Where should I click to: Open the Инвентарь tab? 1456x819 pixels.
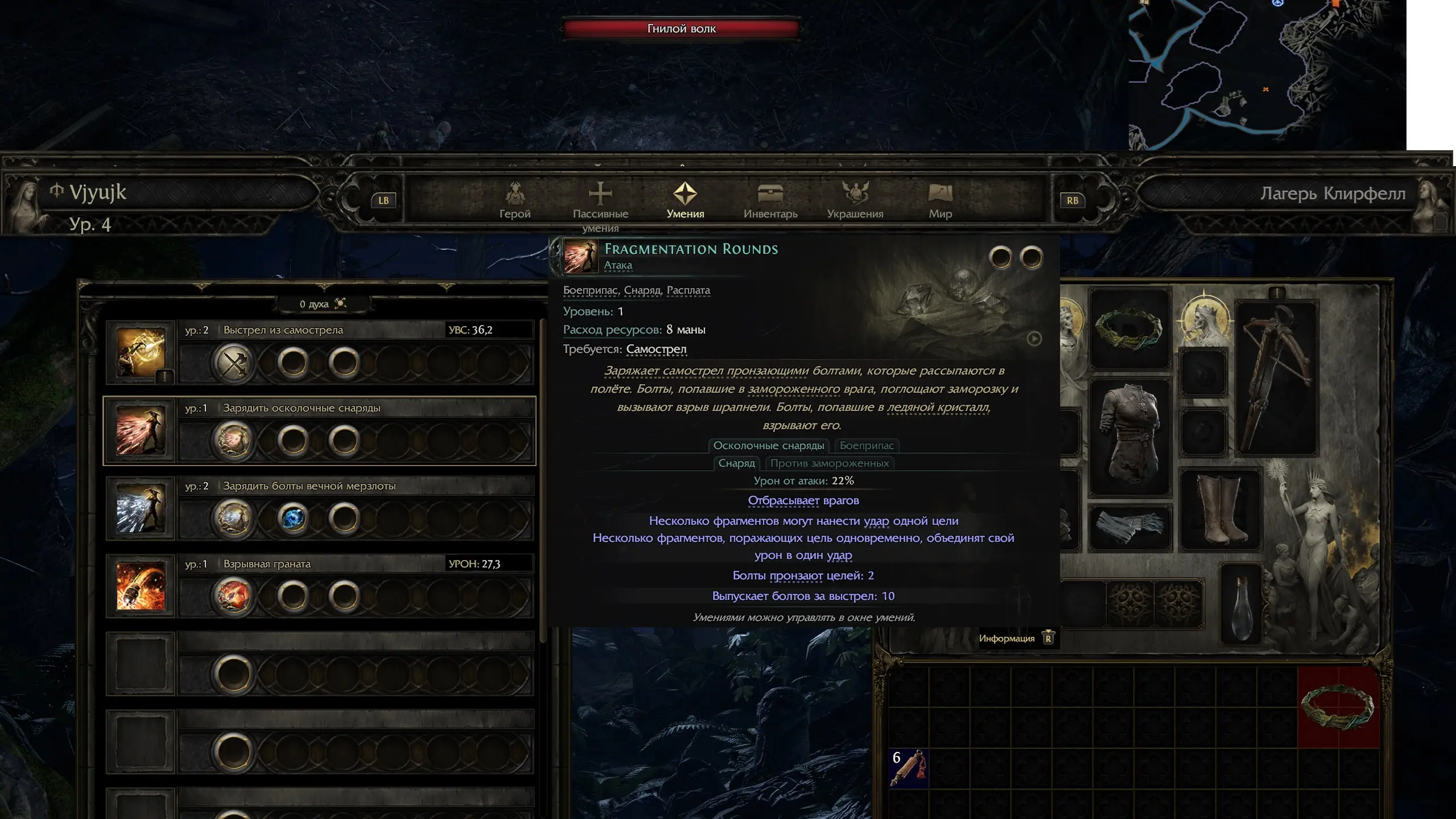tap(770, 200)
